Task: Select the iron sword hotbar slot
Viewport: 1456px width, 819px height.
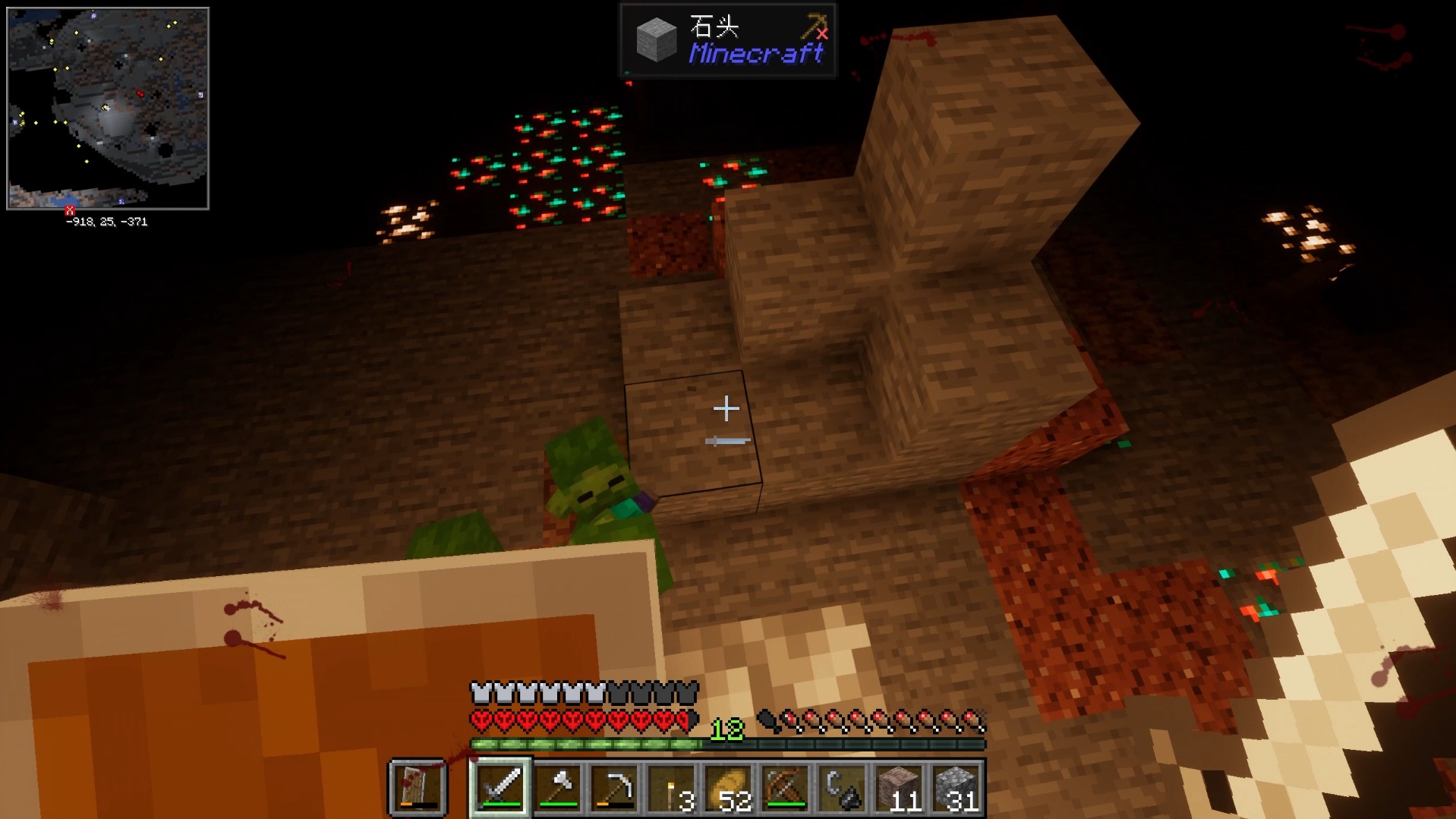Action: tap(500, 788)
